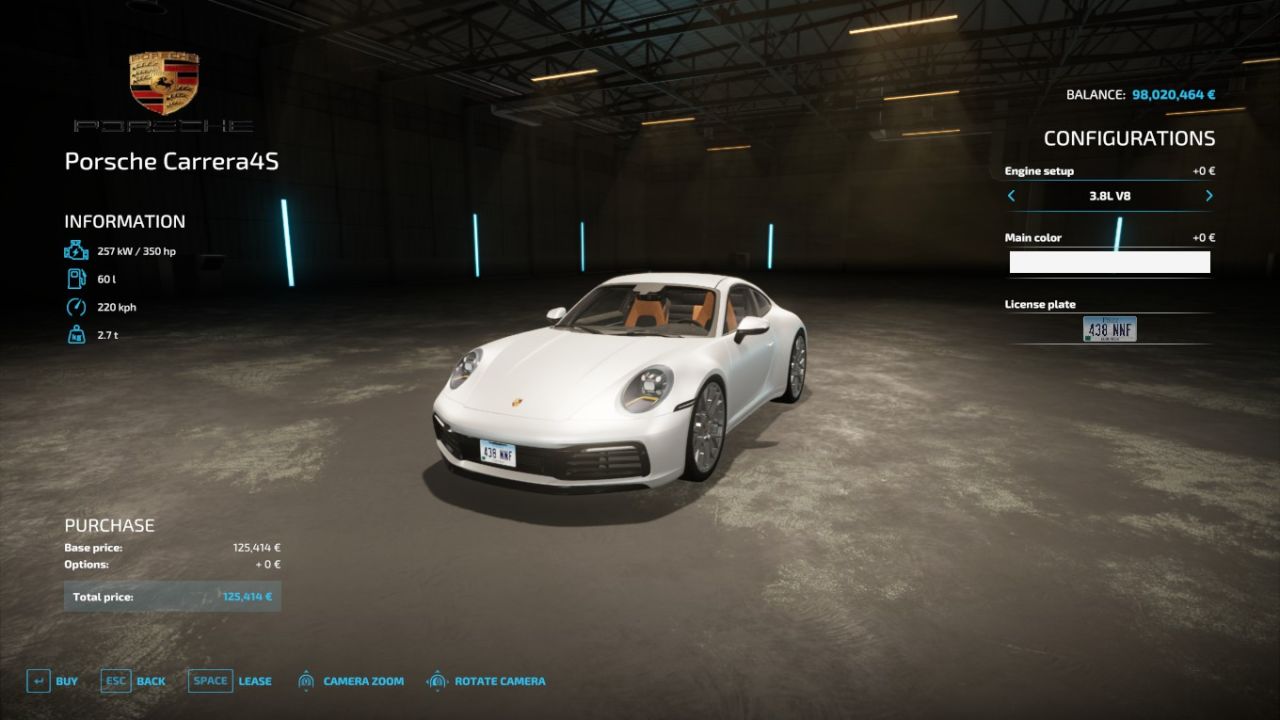Click the 438 NNF license plate preview
Image resolution: width=1280 pixels, height=720 pixels.
tap(1110, 329)
